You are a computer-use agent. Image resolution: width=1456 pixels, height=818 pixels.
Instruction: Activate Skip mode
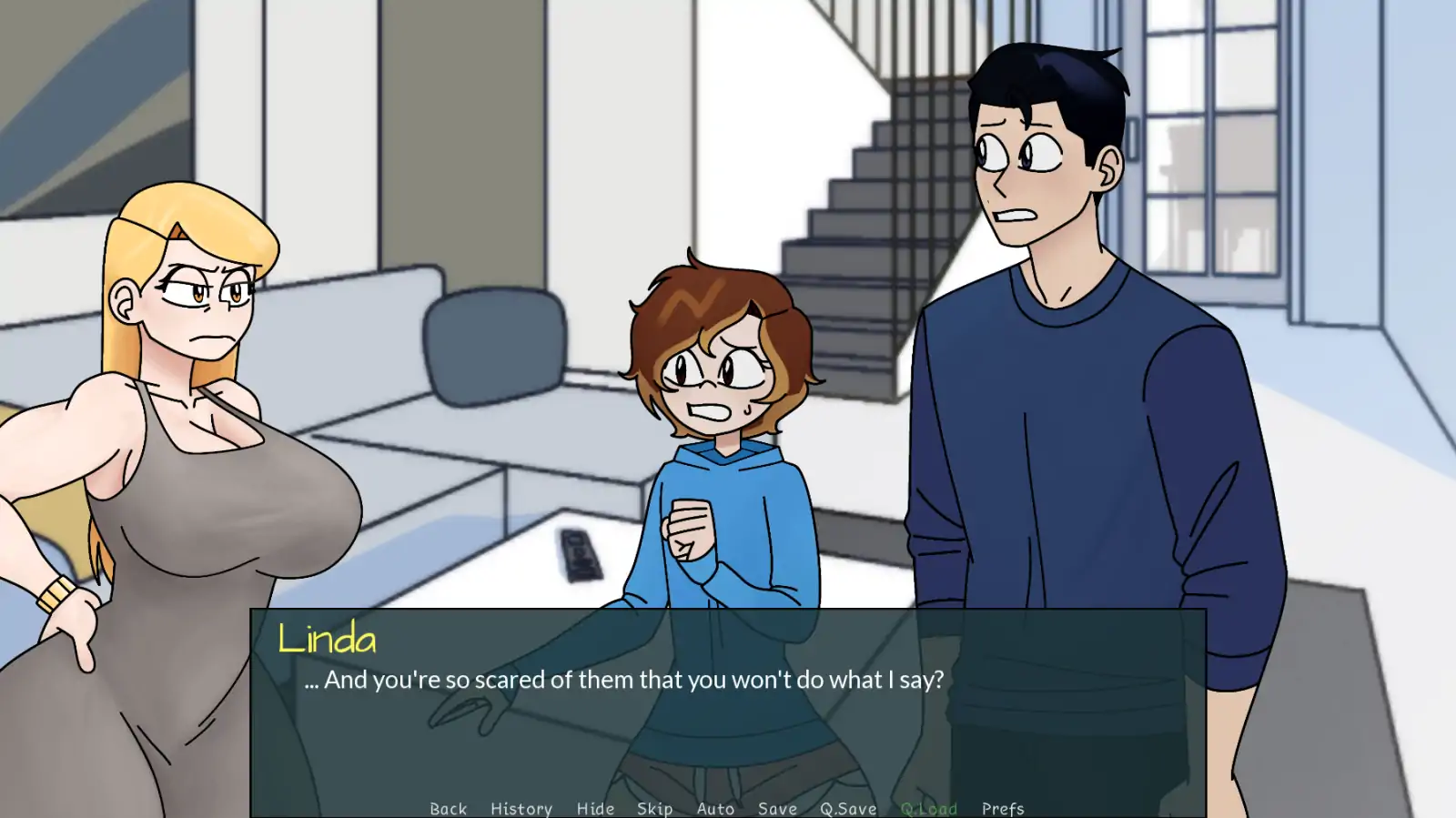[654, 808]
